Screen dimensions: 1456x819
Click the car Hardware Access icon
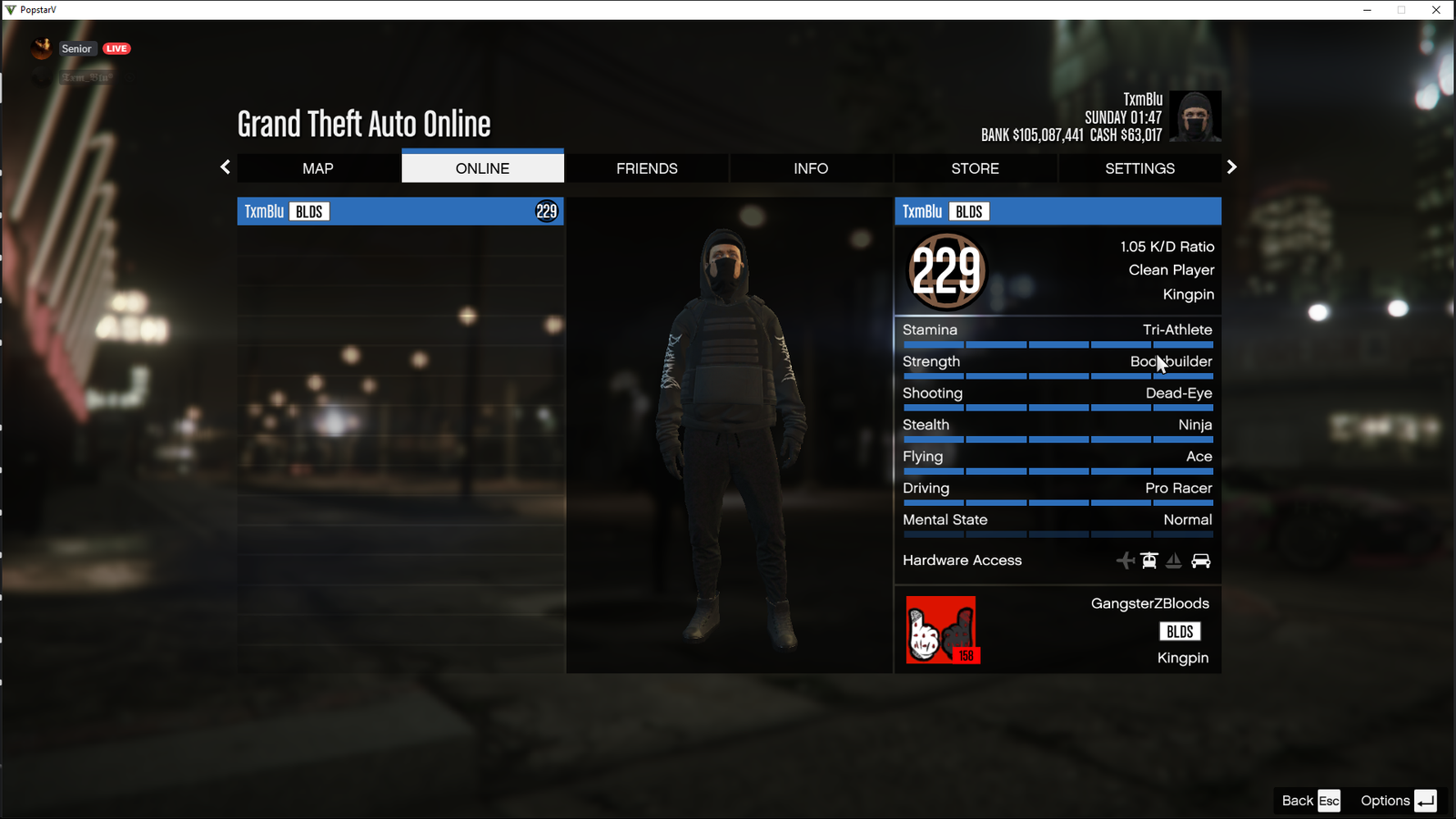click(x=1202, y=561)
